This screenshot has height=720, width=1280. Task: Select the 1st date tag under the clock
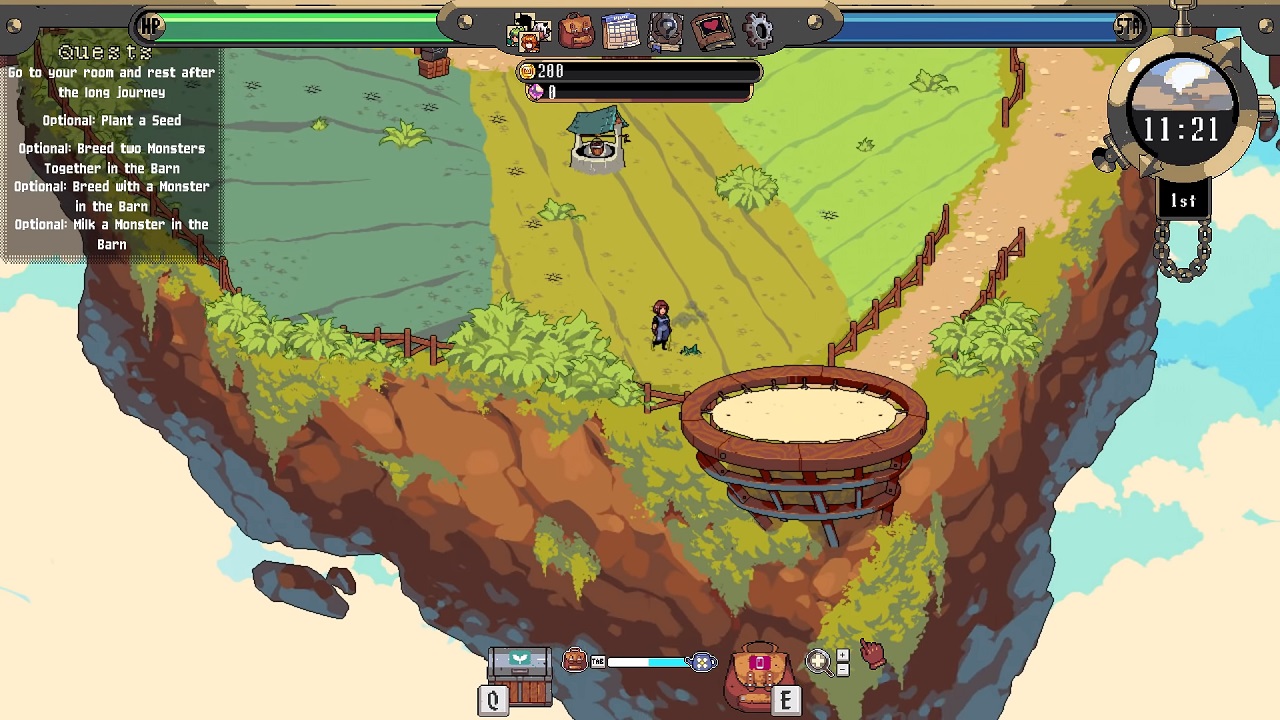(x=1183, y=201)
